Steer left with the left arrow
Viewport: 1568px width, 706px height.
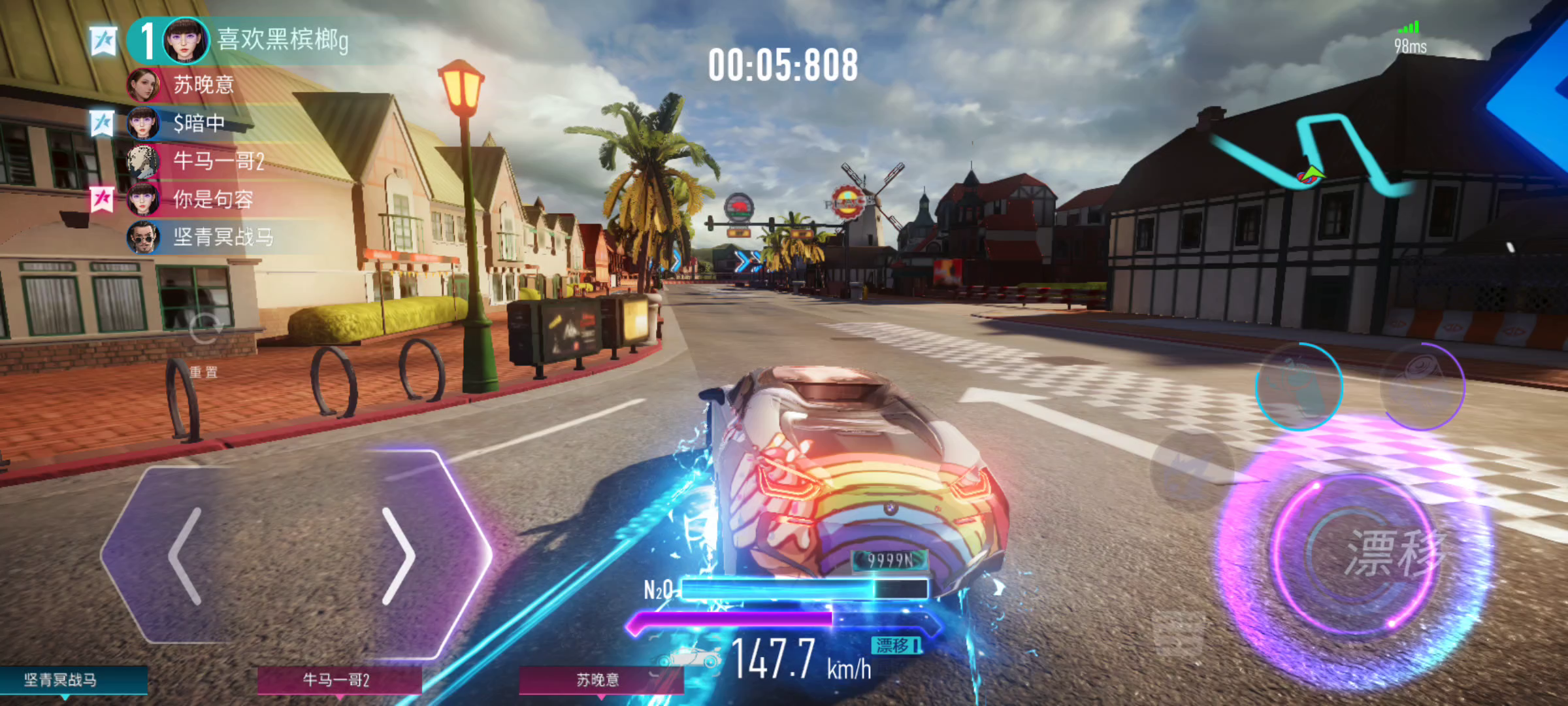tap(186, 556)
